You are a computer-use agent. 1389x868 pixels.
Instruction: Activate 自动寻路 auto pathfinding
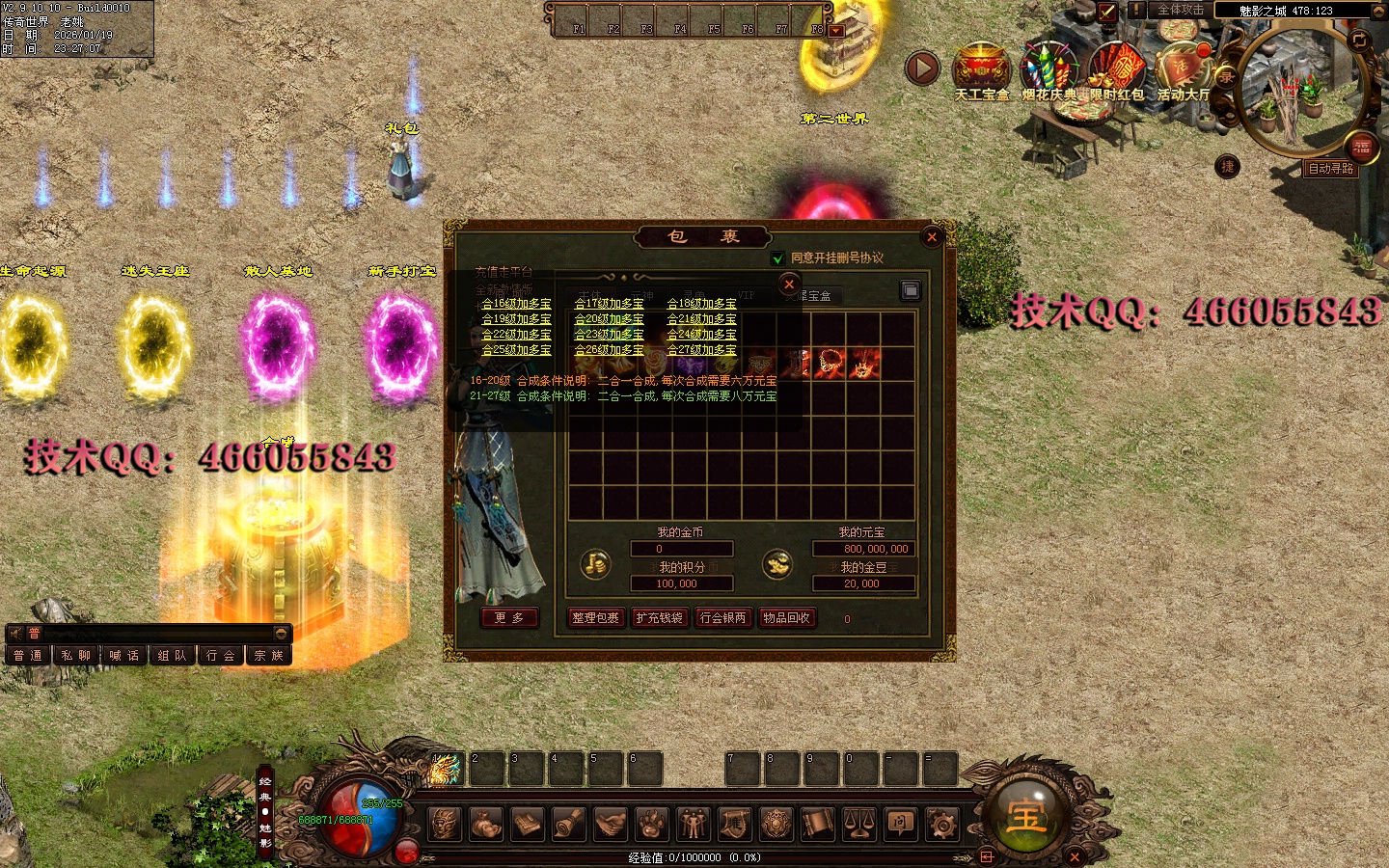point(1330,169)
